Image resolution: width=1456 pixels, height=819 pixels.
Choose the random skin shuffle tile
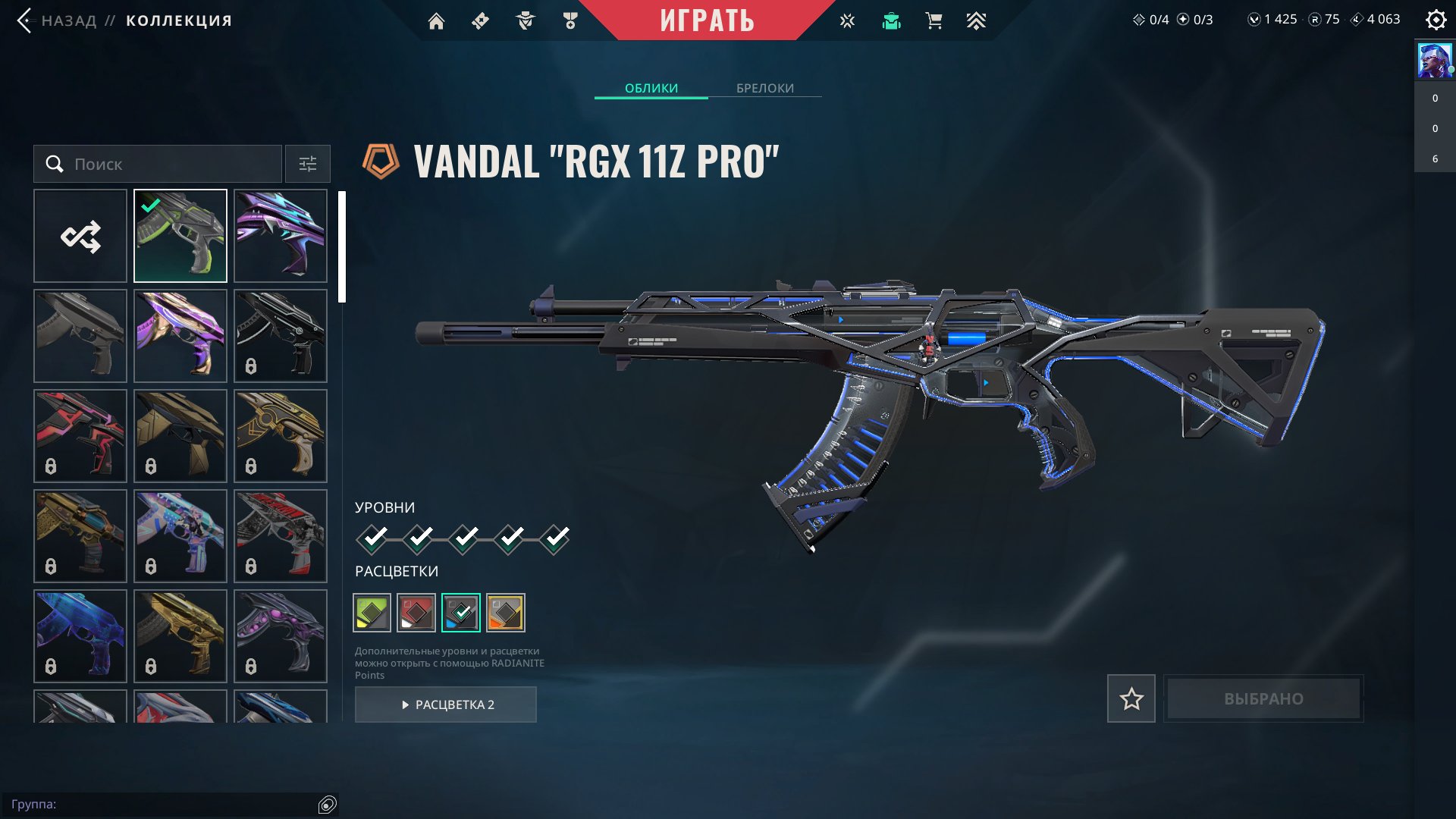pos(80,236)
